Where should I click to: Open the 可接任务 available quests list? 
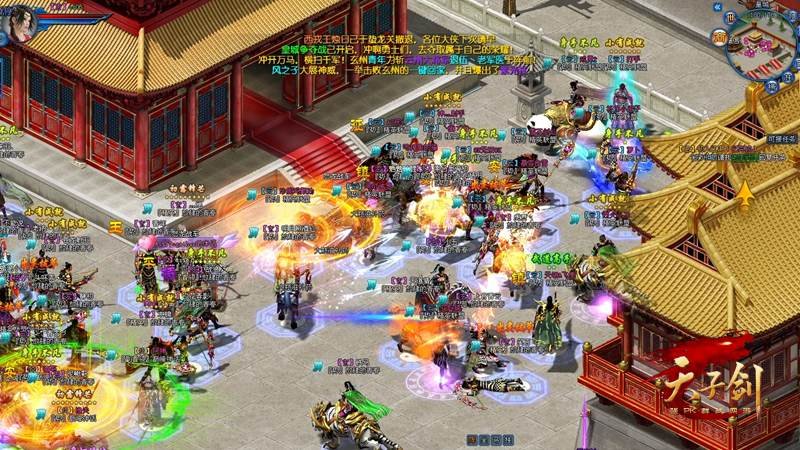tap(780, 137)
